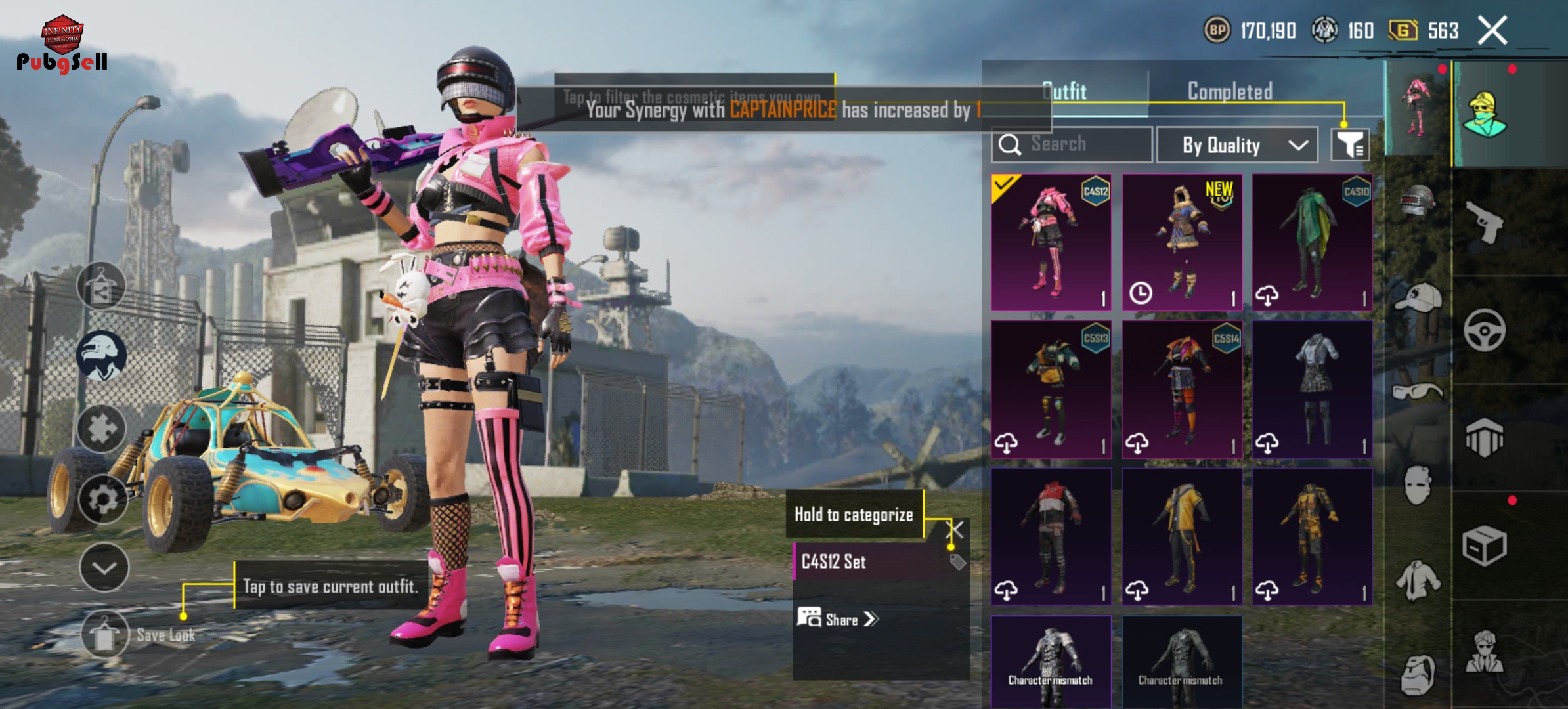Toggle the owned items filter funnel
This screenshot has height=709, width=1568.
click(x=1350, y=144)
